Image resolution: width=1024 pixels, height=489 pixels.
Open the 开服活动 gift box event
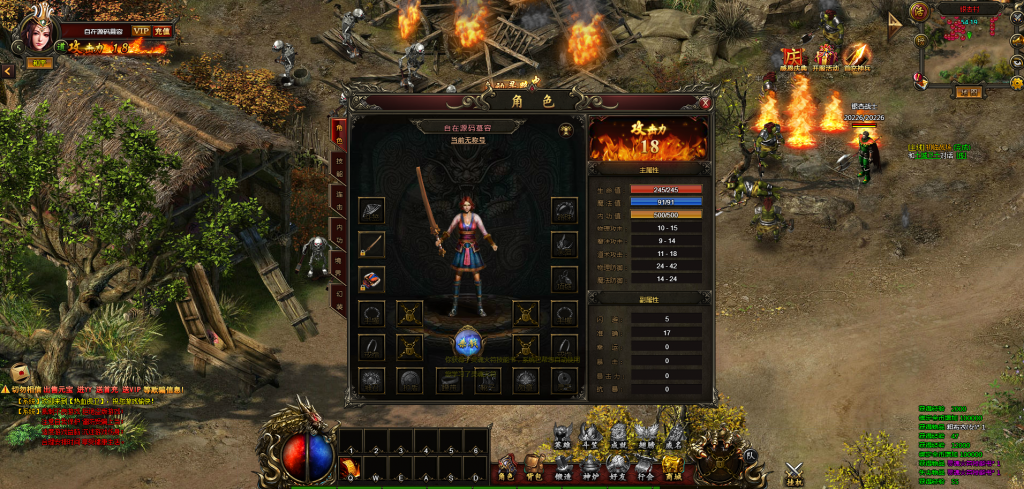point(825,58)
